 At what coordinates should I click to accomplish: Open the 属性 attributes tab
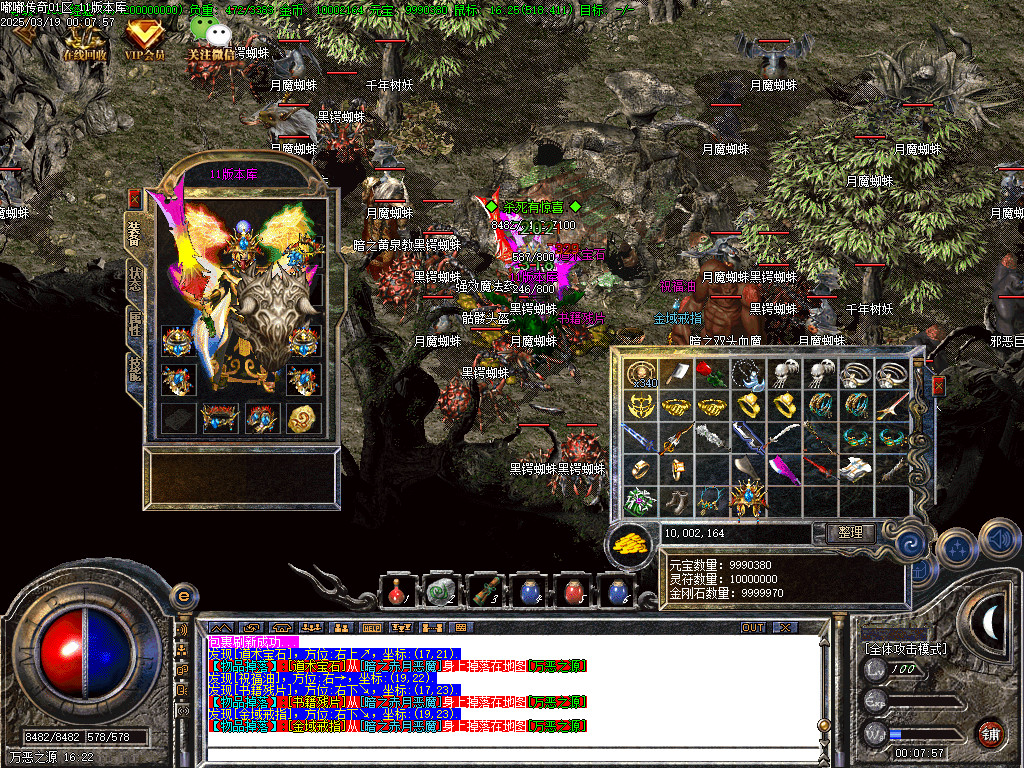pyautogui.click(x=134, y=326)
